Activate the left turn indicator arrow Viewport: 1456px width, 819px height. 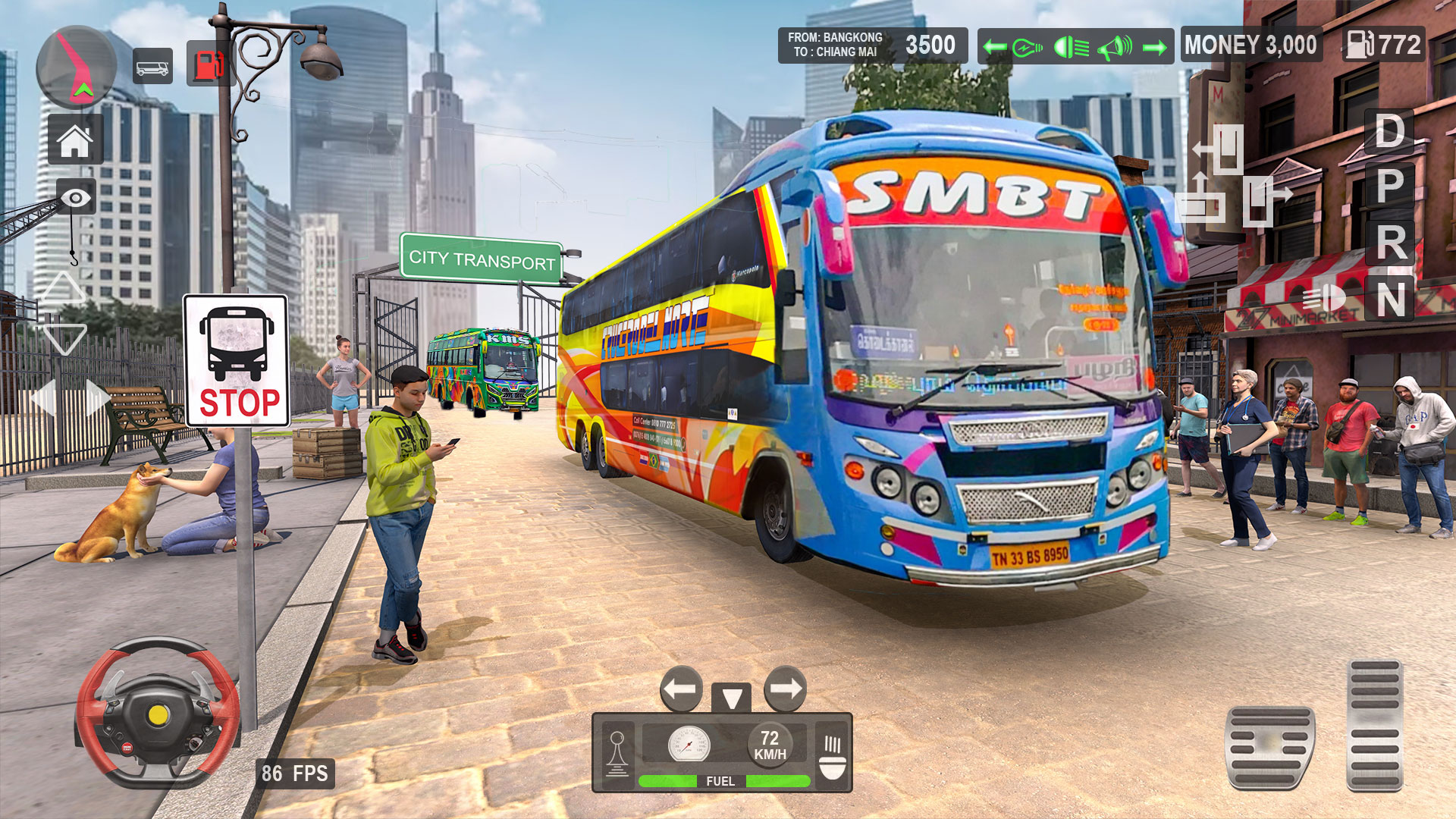994,45
